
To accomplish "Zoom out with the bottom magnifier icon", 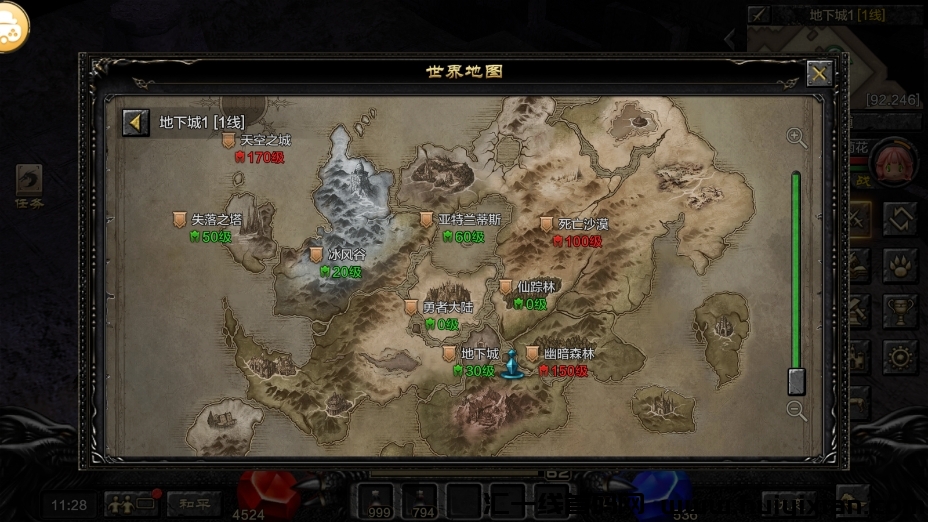I will (796, 410).
